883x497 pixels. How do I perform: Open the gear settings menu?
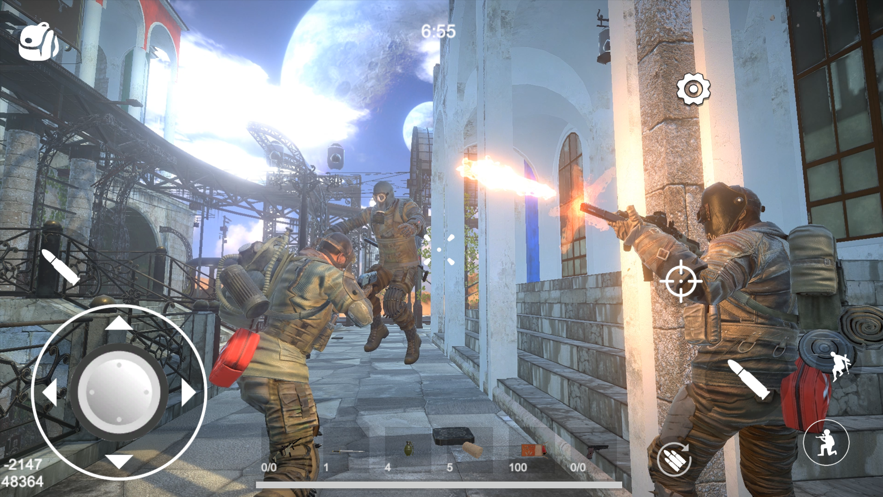tap(693, 90)
